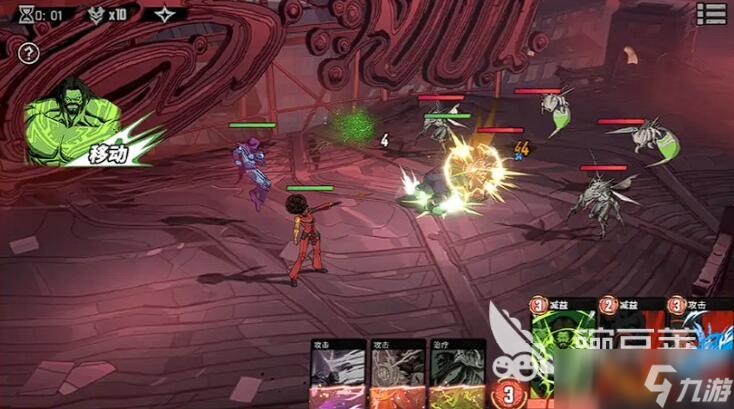Open the question mark help button

(x=29, y=53)
